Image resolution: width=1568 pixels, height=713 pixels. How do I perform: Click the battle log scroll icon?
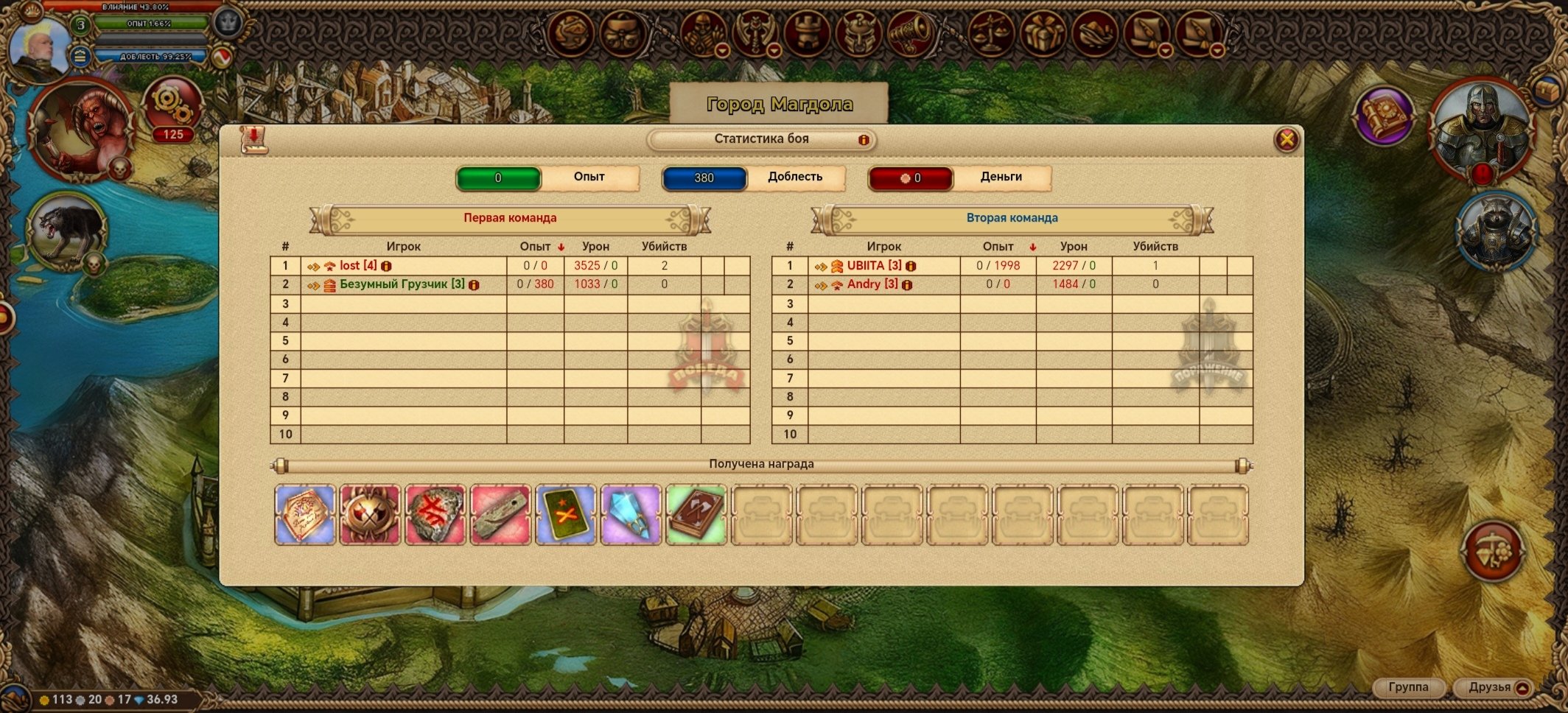[253, 139]
